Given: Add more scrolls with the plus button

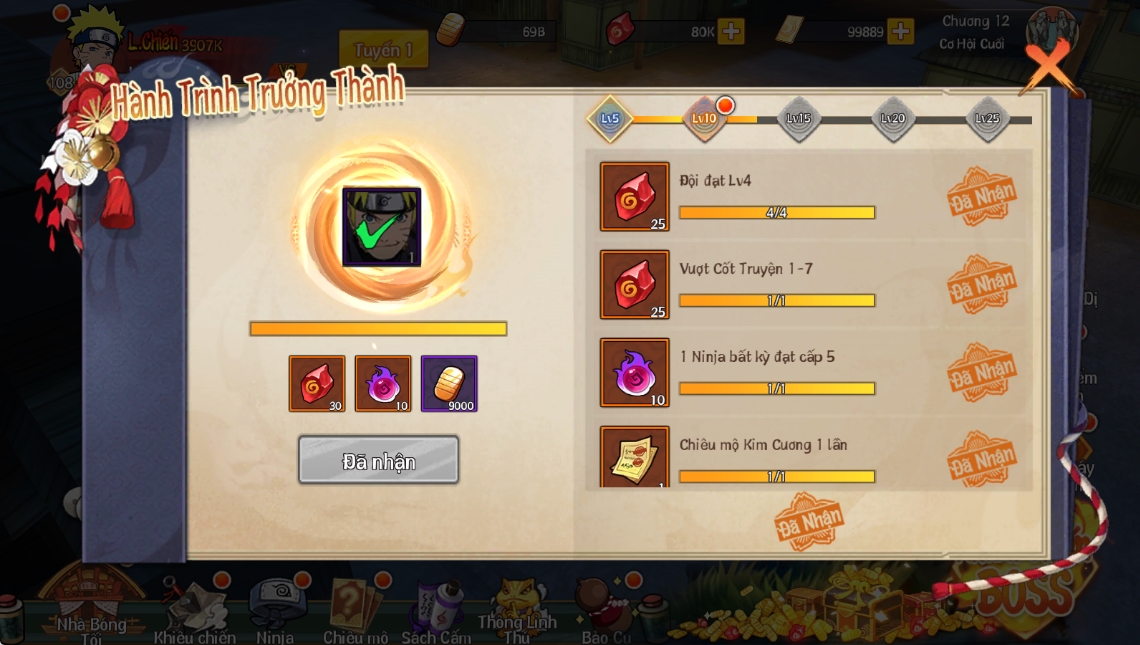Looking at the screenshot, I should (x=901, y=32).
